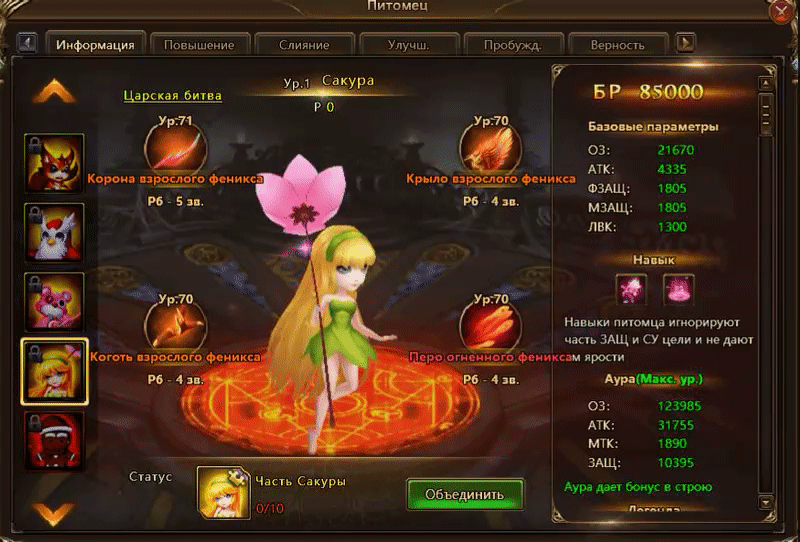Click the pet list down arrow
800x542 pixels.
[x=54, y=512]
